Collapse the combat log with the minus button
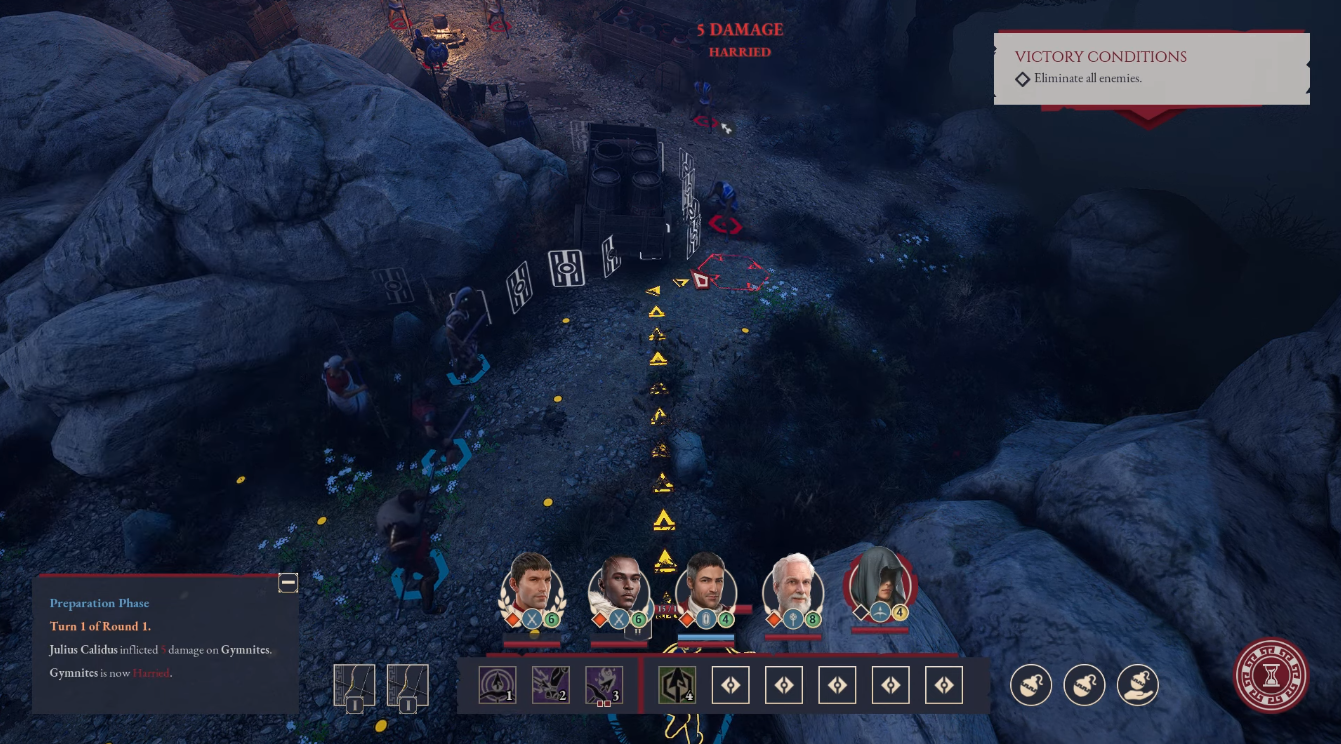The width and height of the screenshot is (1341, 744). (288, 583)
